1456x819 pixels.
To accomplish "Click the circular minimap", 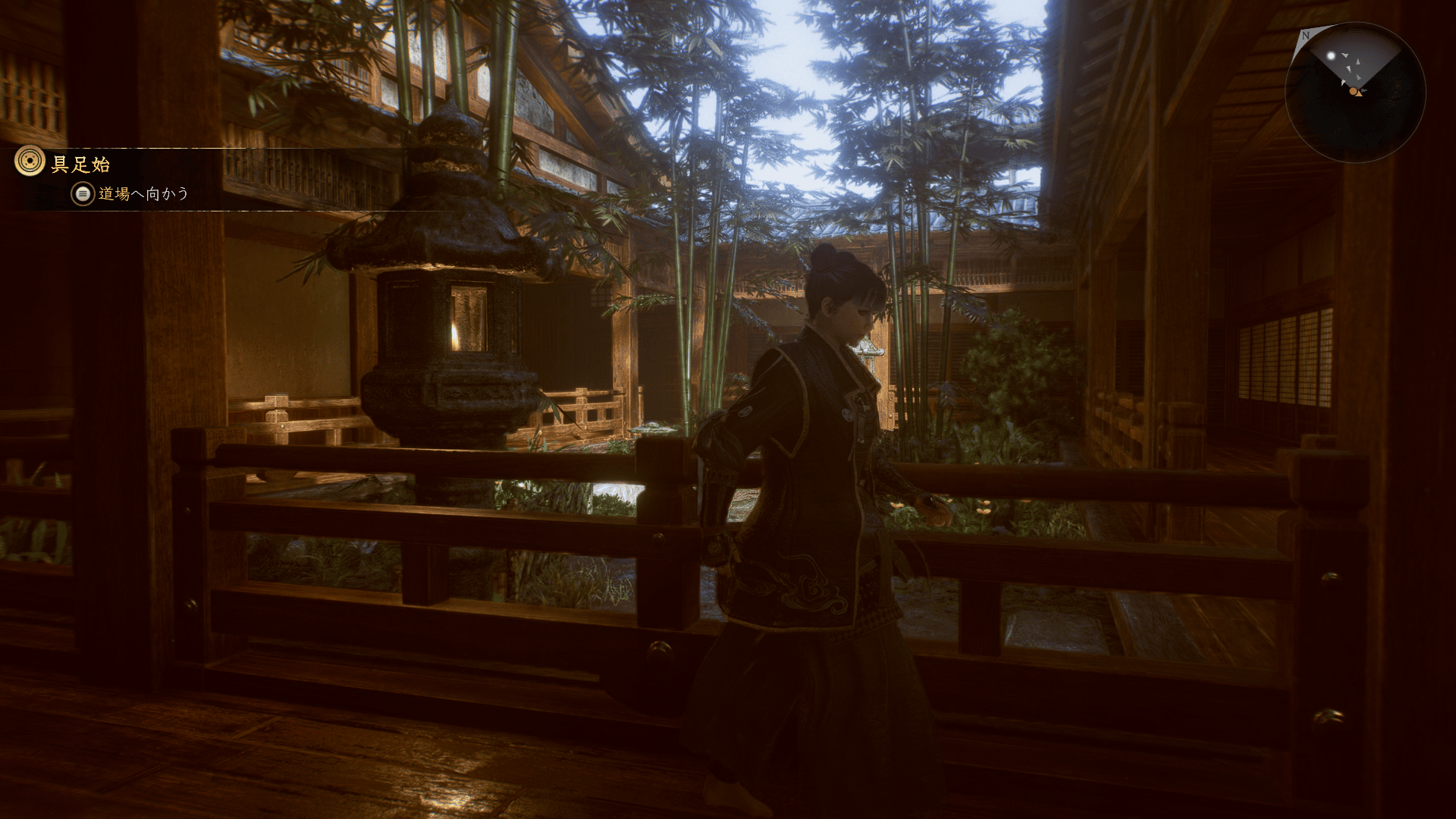I will [1354, 93].
